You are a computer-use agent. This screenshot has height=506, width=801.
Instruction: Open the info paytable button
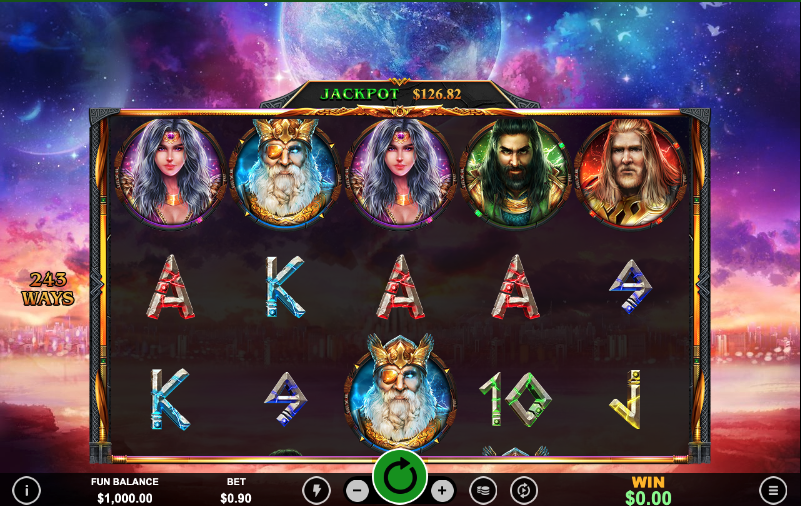click(x=26, y=490)
